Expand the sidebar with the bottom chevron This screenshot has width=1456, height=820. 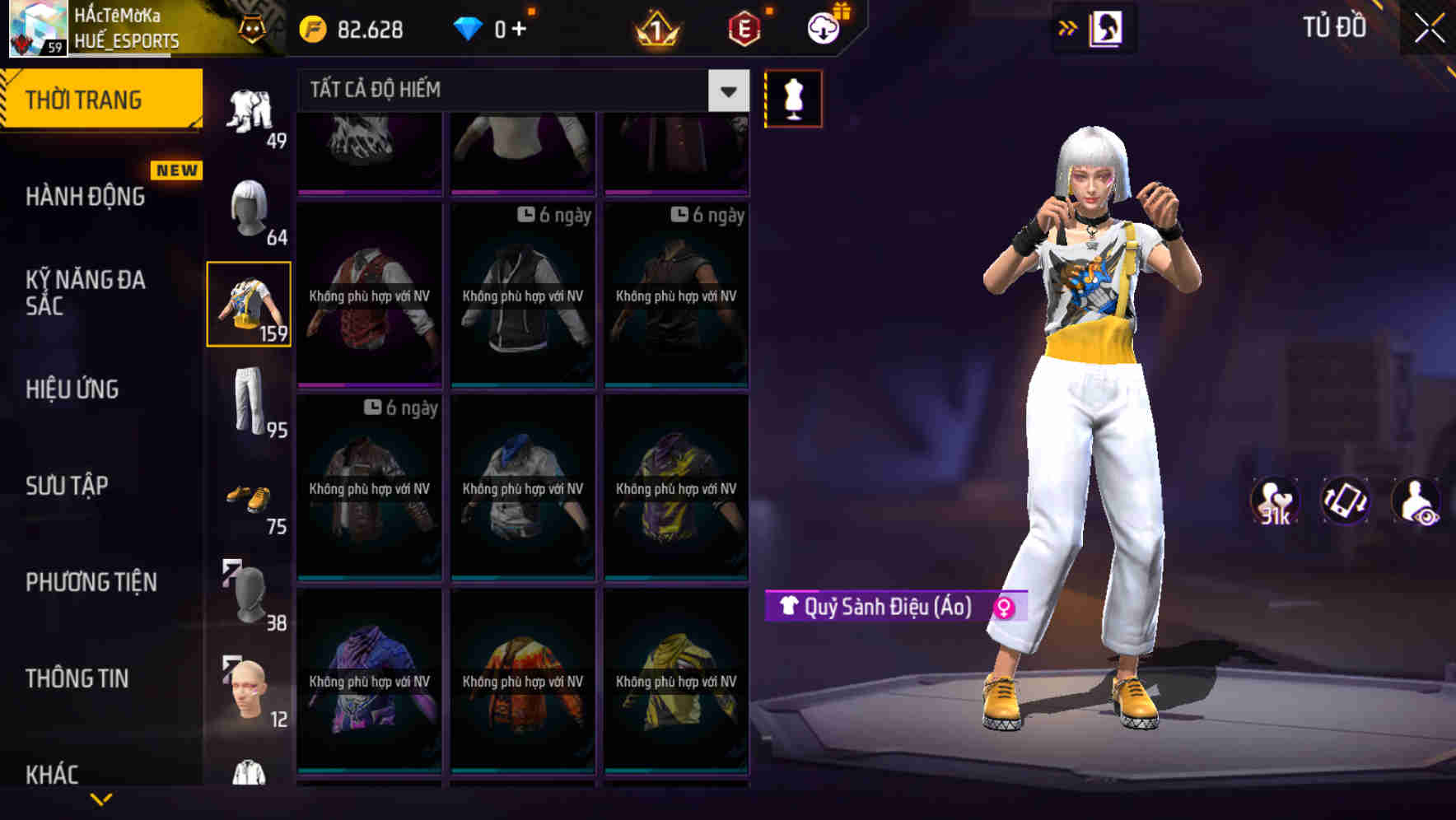click(101, 797)
